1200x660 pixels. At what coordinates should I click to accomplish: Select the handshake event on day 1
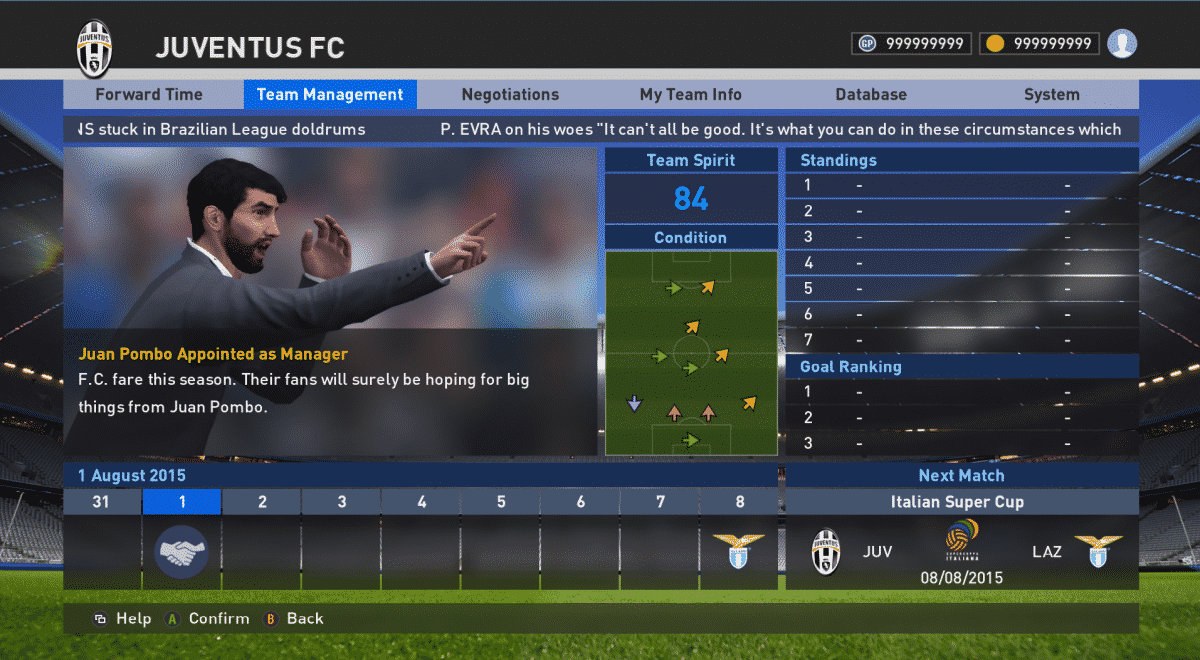point(181,551)
